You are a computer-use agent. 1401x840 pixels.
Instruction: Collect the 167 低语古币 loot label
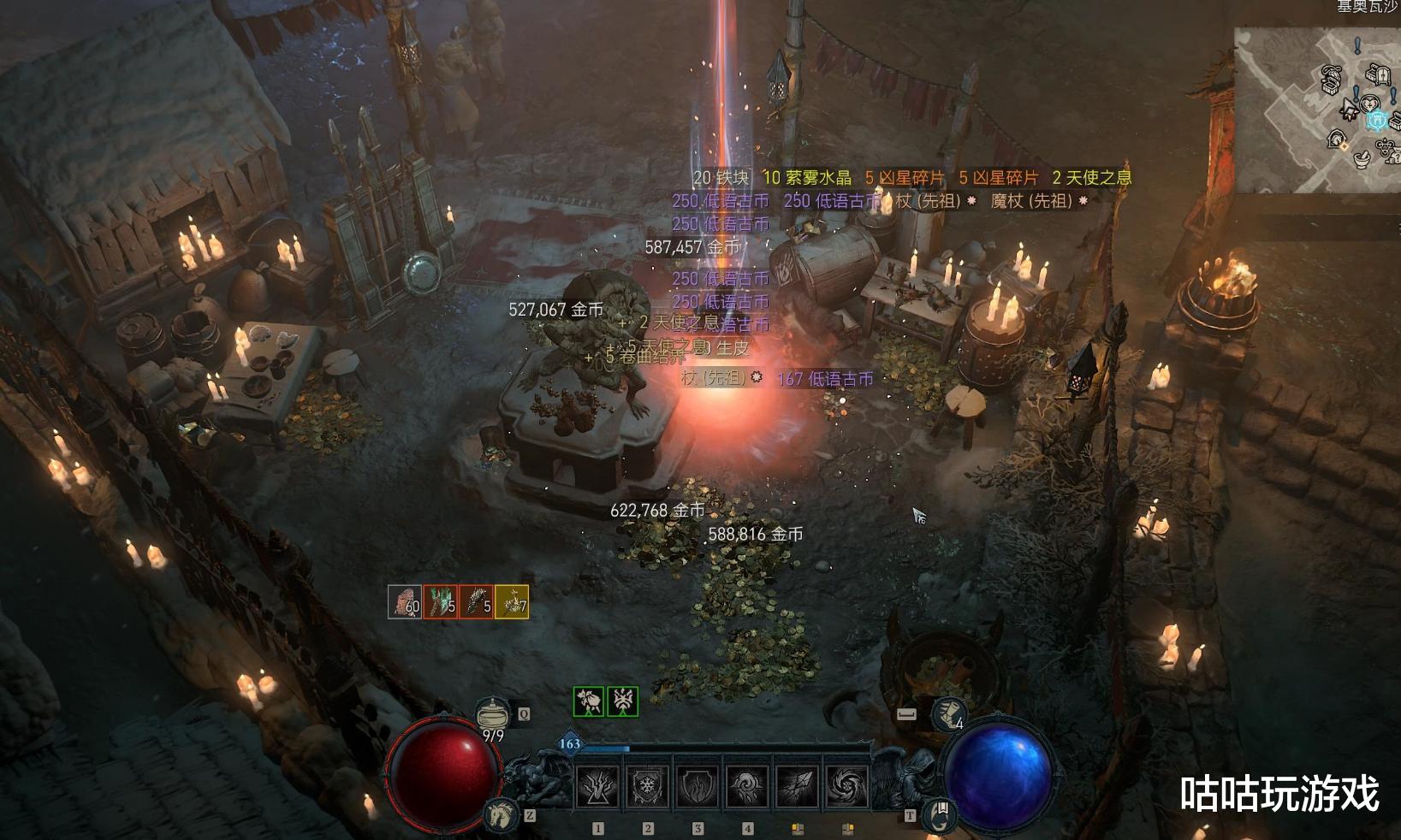click(825, 379)
